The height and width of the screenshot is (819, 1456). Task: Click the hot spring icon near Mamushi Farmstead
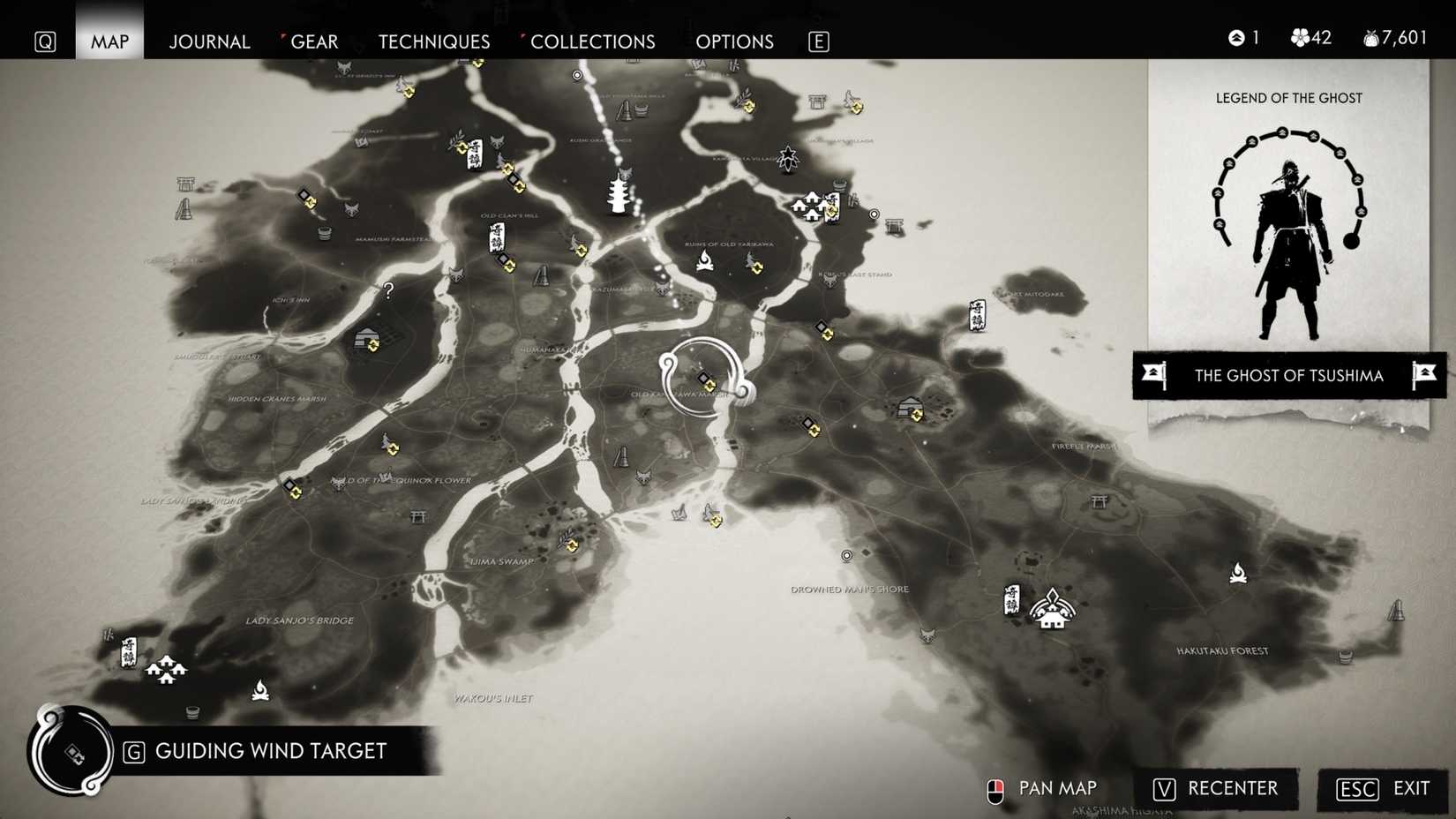point(324,233)
